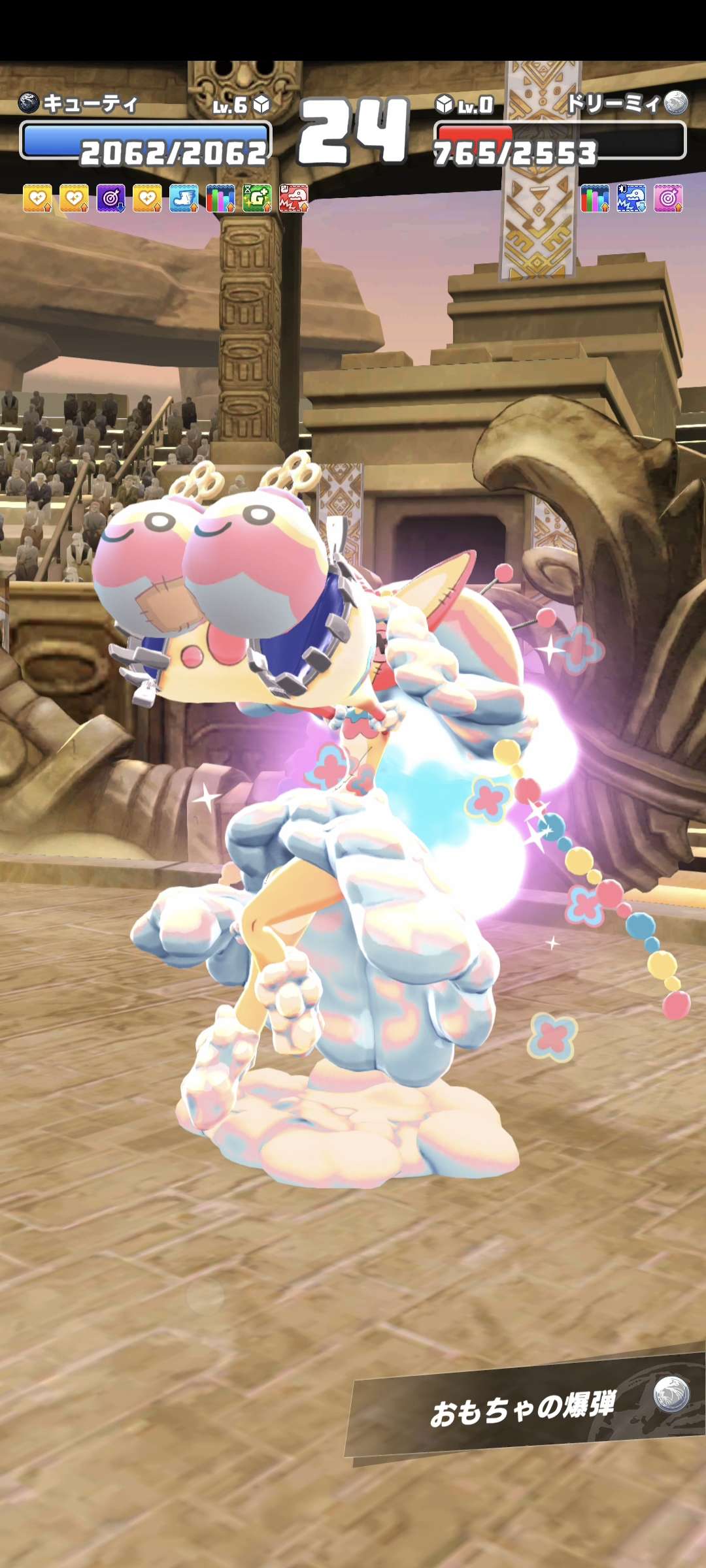Tap the purple target debuff icon

[x=111, y=198]
